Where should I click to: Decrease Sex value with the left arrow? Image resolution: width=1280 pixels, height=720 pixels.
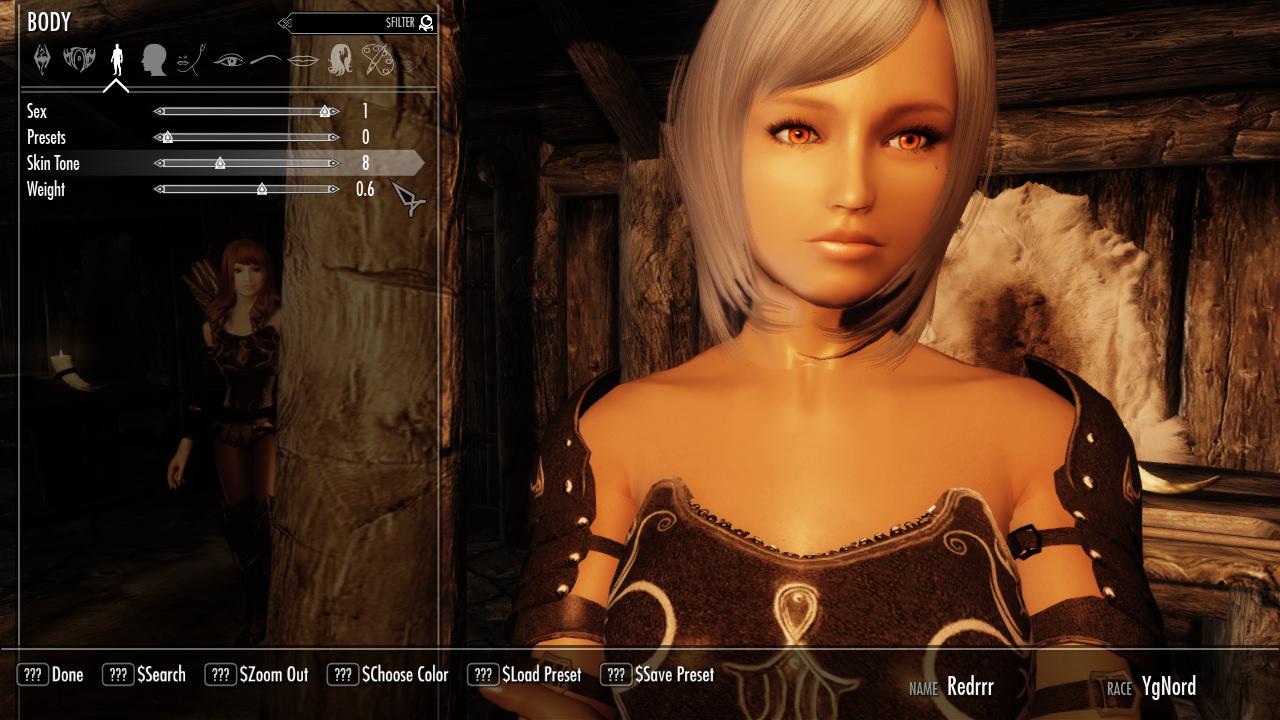click(157, 112)
